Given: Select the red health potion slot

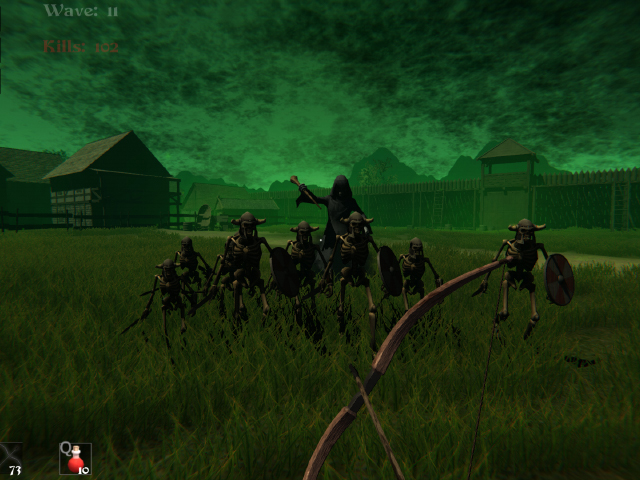Looking at the screenshot, I should pos(75,458).
